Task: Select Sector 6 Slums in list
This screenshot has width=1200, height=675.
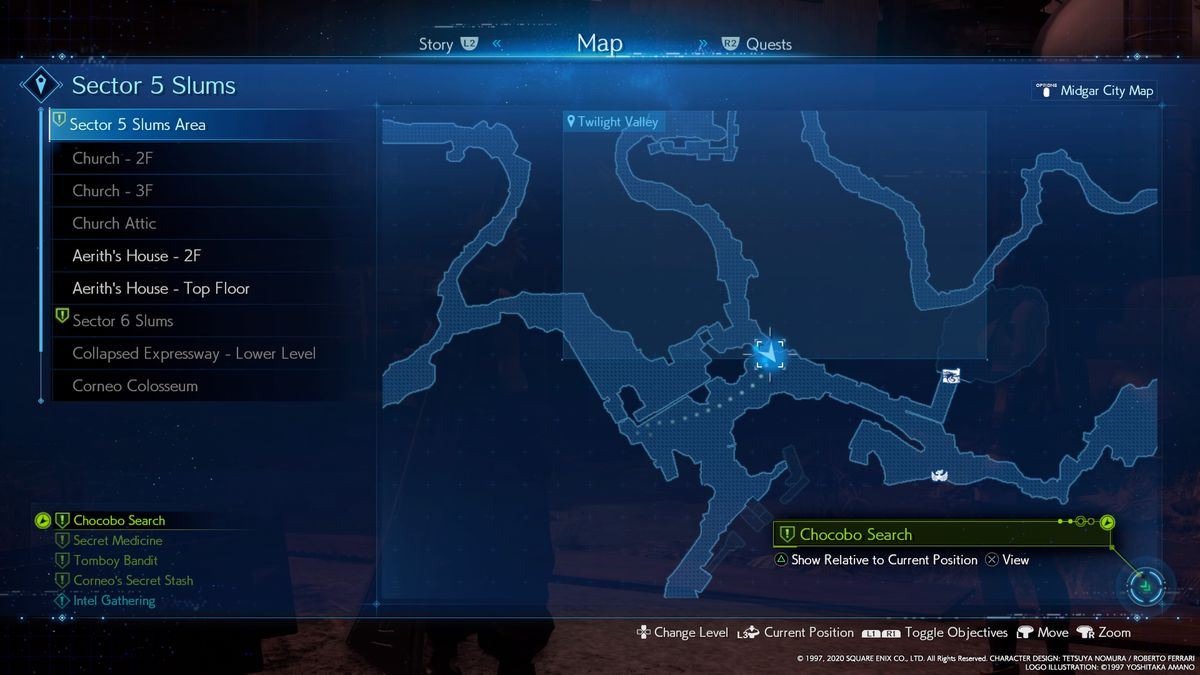Action: 122,321
